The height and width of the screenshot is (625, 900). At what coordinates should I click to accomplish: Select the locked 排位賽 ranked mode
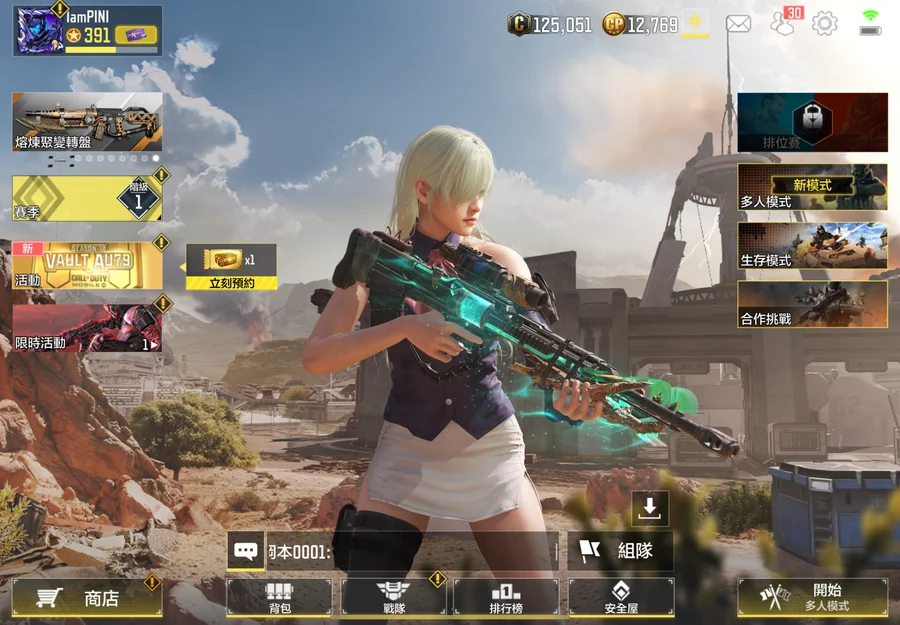point(812,122)
